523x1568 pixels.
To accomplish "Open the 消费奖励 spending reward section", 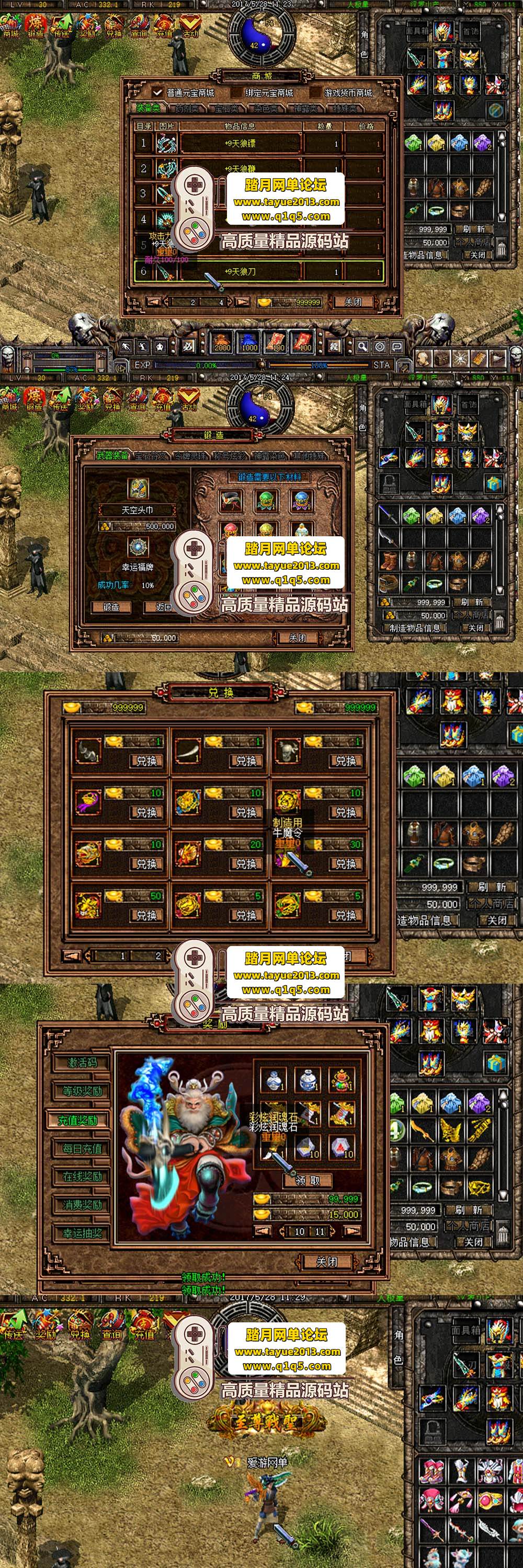I will coord(81,1205).
